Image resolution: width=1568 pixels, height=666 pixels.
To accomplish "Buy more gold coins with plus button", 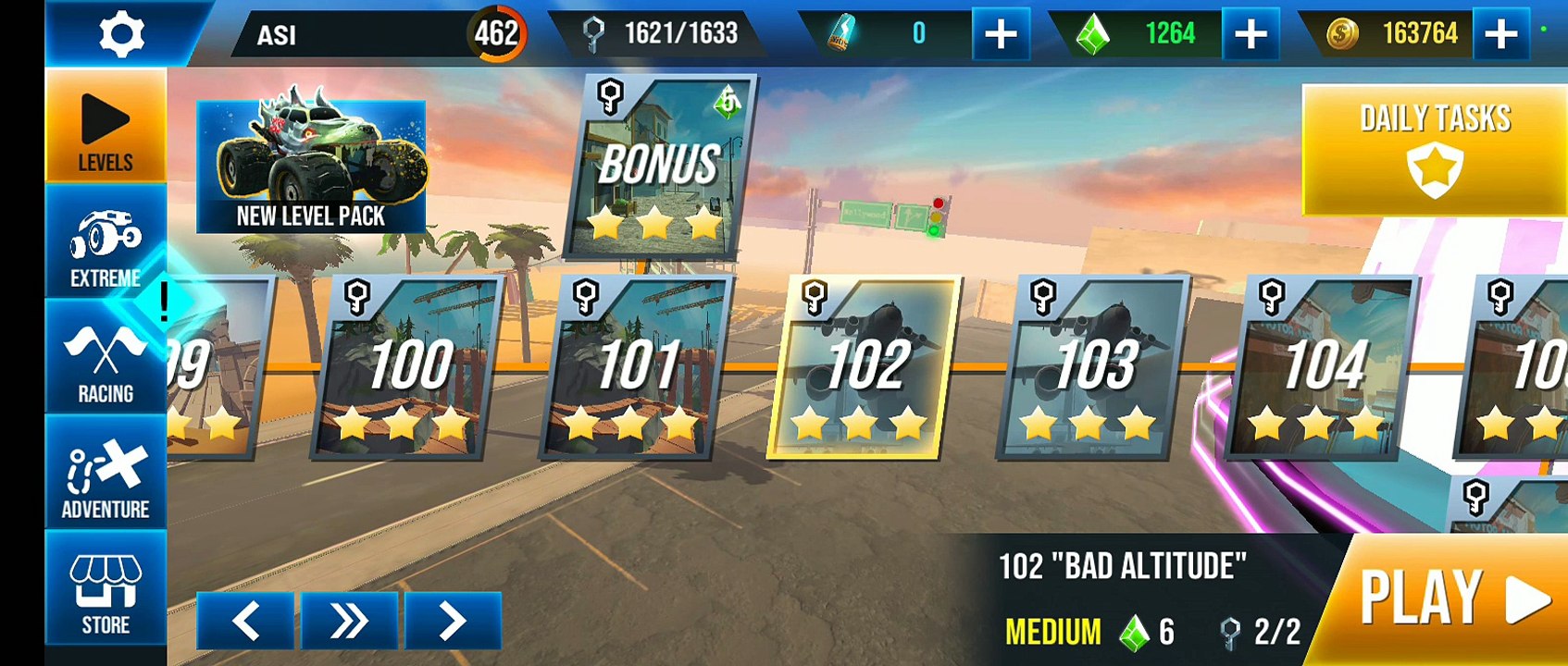I will click(1500, 34).
